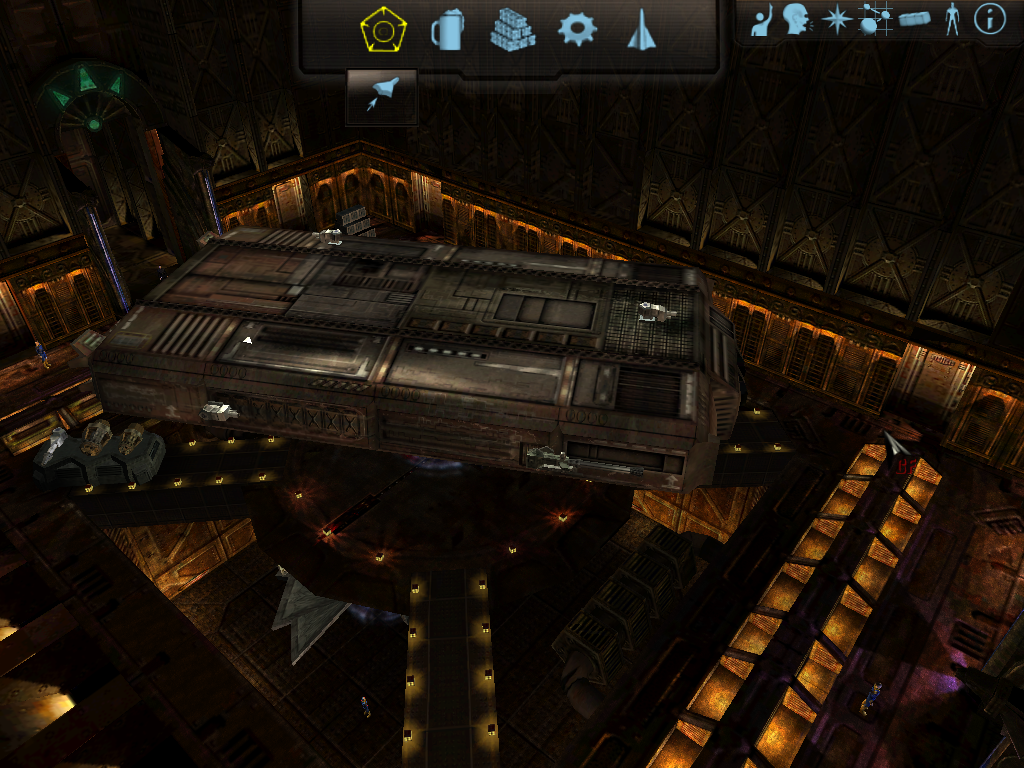Open the cargo trade crates icon
Image resolution: width=1024 pixels, height=768 pixels.
(512, 30)
